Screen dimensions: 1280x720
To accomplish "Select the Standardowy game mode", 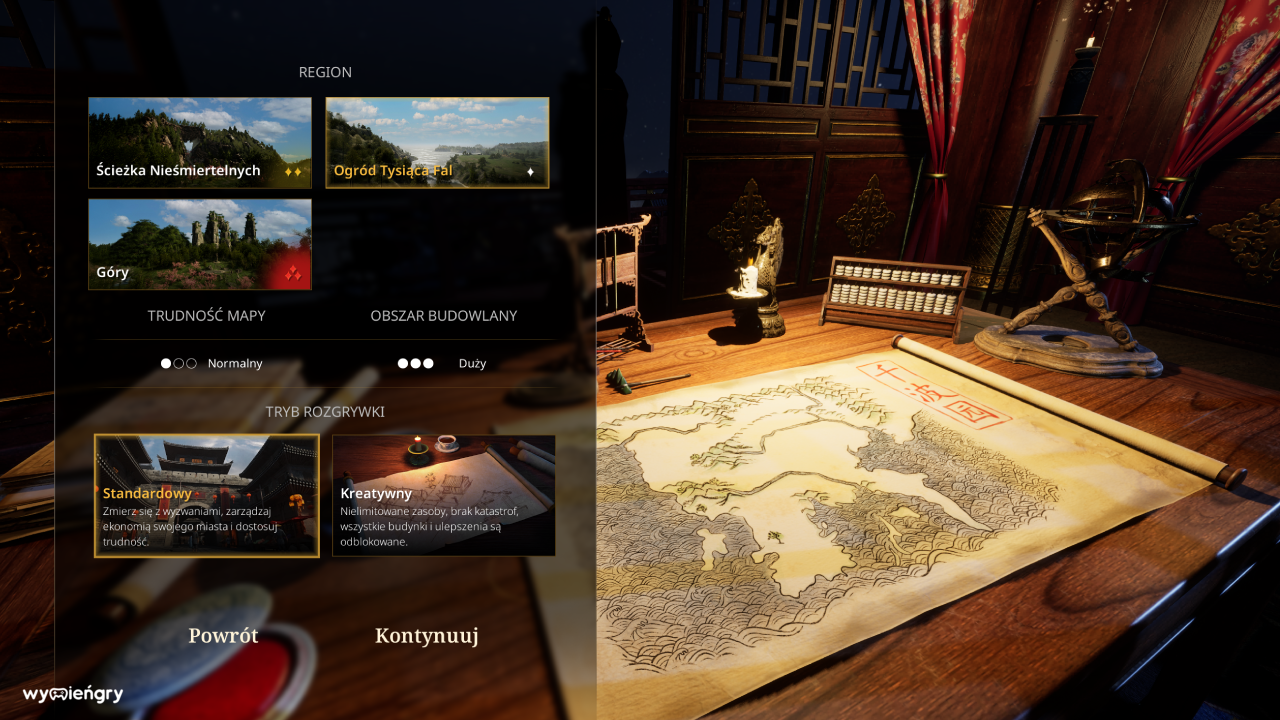I will (207, 494).
